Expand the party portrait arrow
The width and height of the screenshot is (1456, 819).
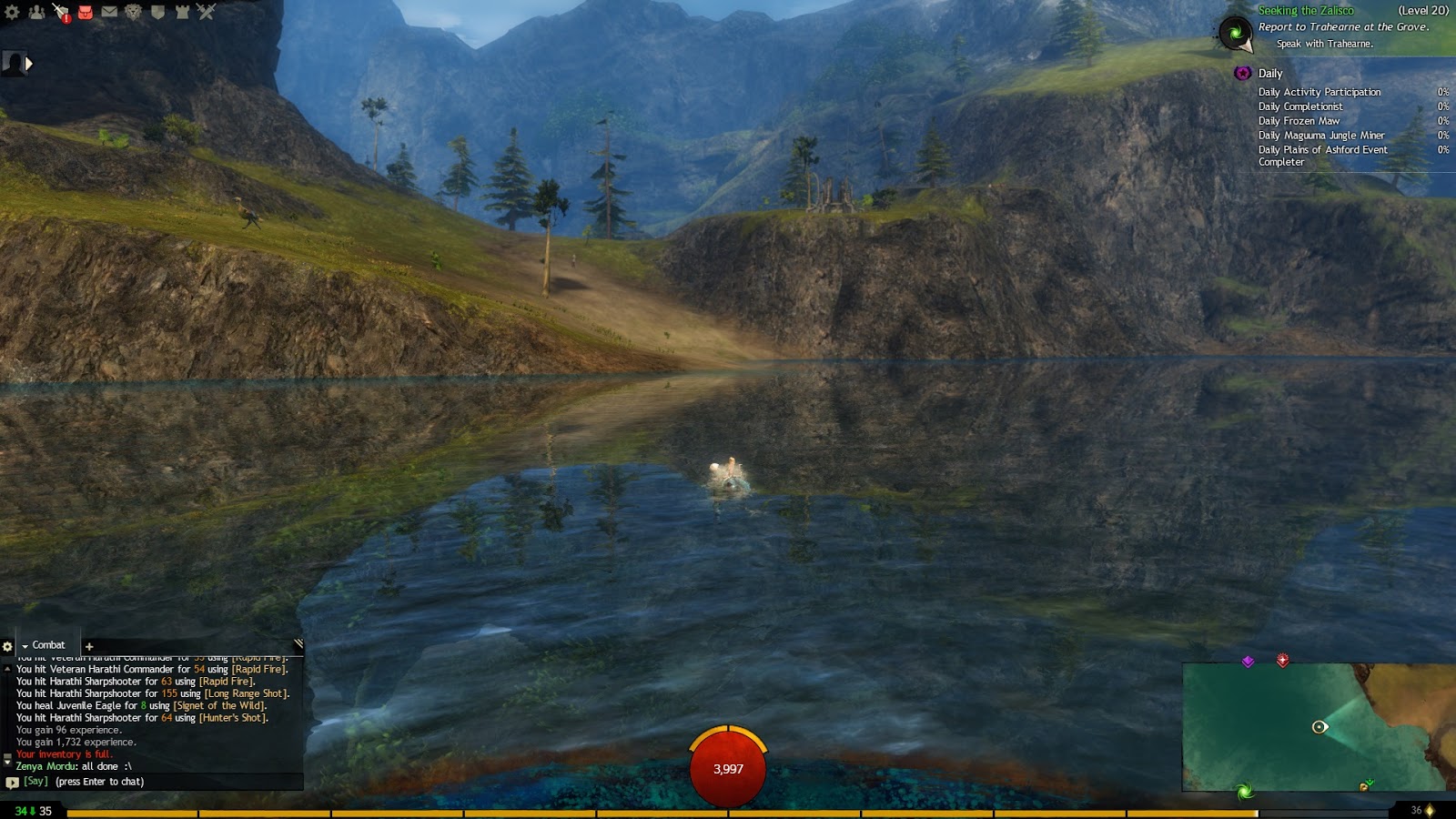[29, 64]
